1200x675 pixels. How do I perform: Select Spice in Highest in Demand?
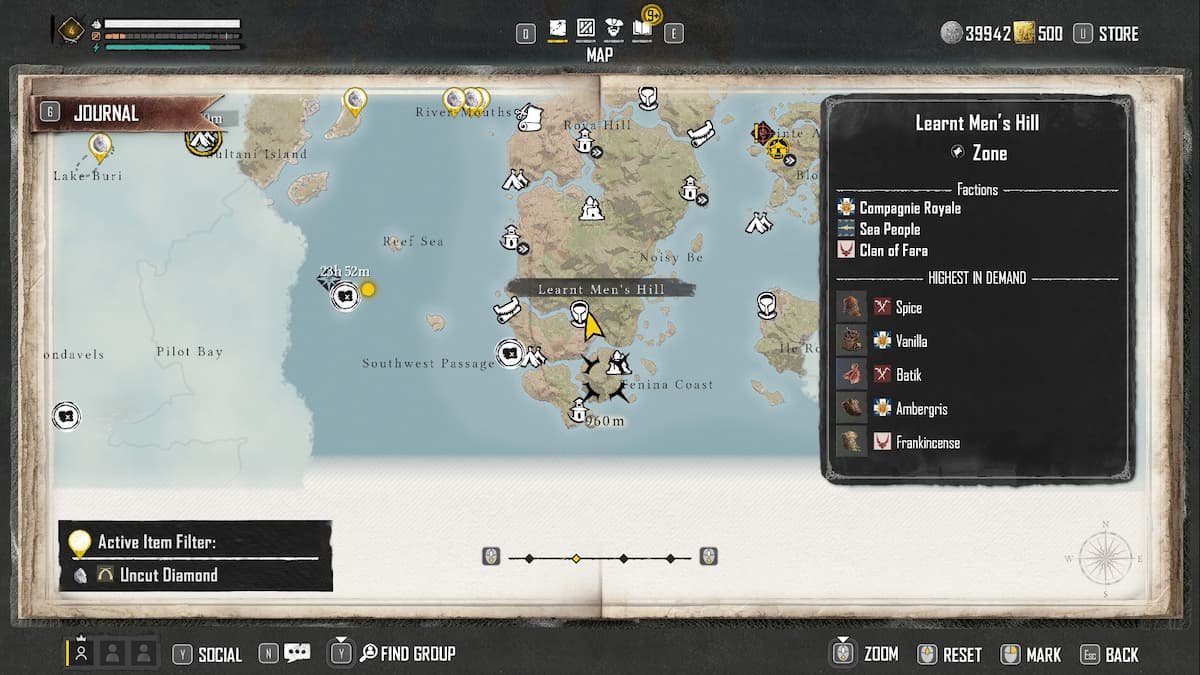[x=907, y=308]
